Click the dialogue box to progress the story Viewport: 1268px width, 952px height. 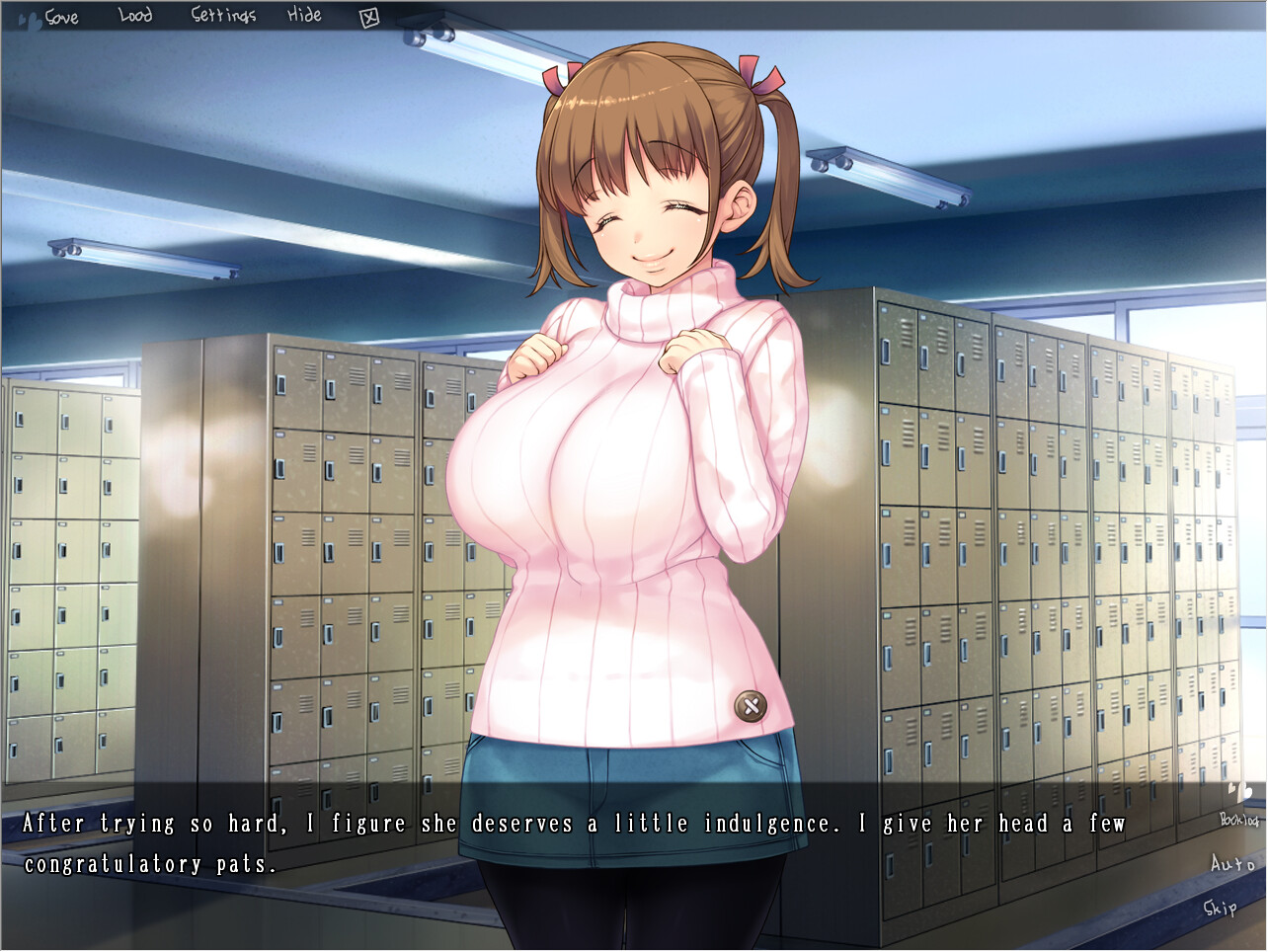click(x=593, y=849)
